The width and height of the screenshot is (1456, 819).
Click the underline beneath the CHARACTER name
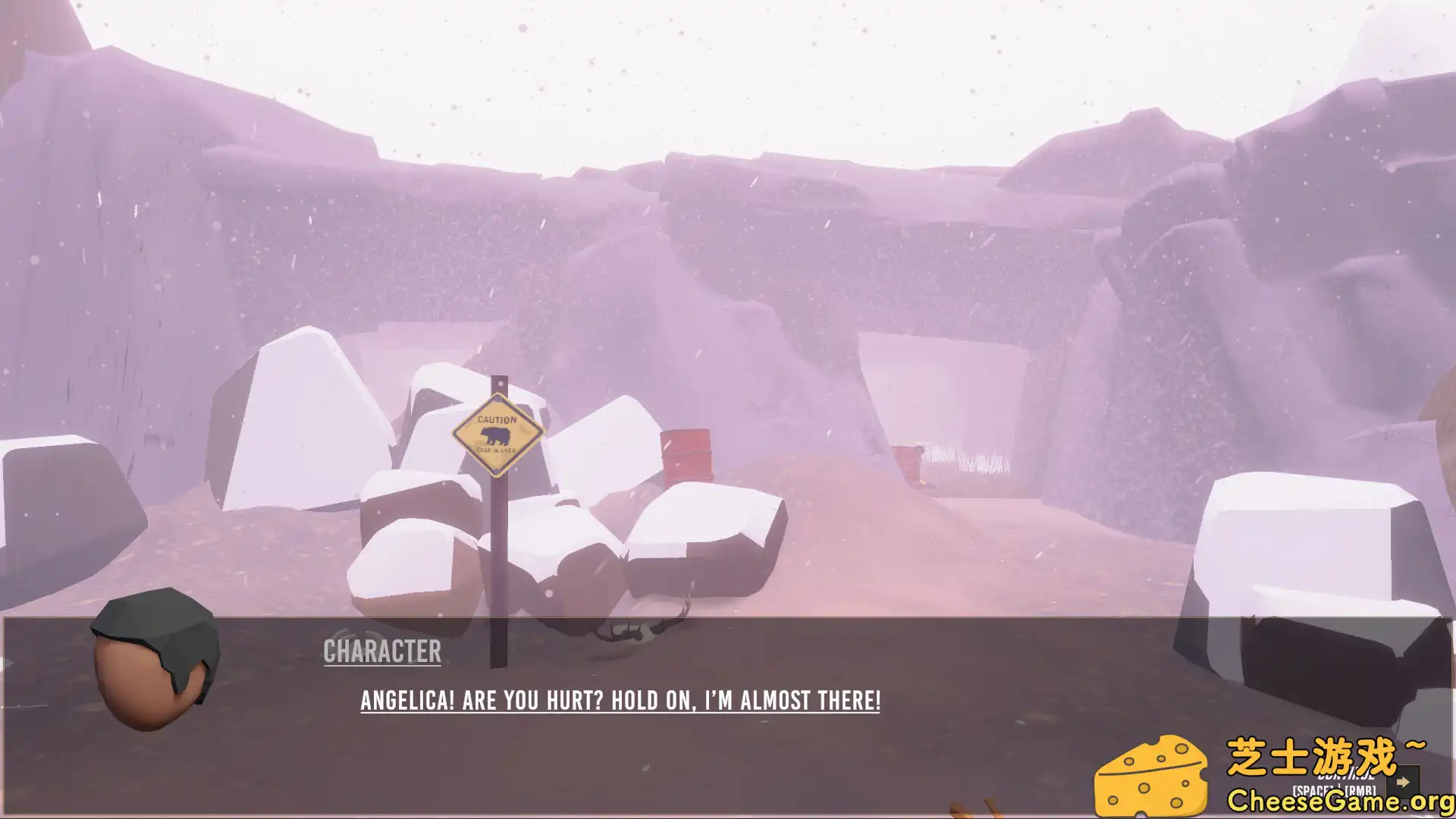tap(383, 667)
